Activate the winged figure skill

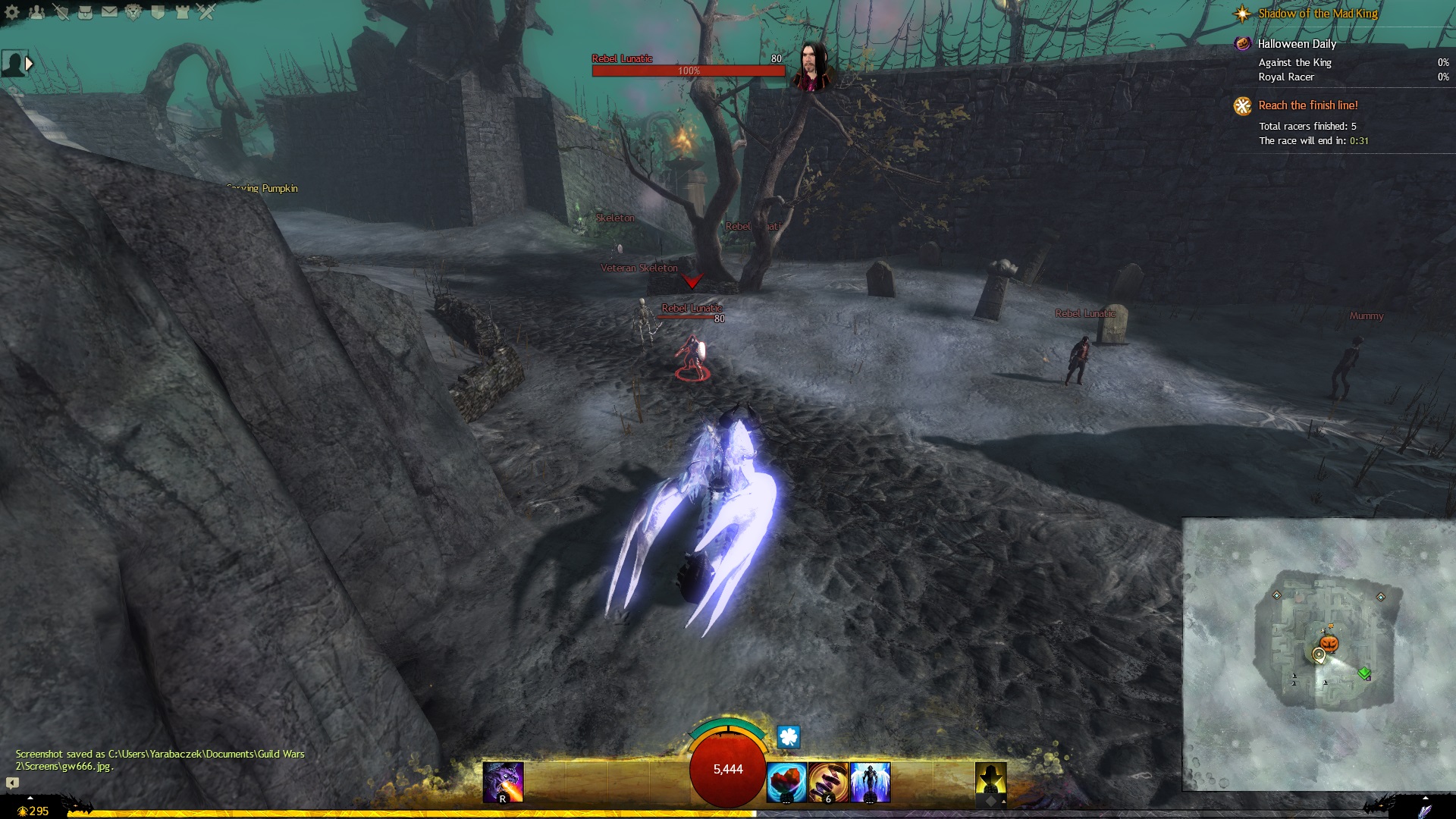(870, 782)
